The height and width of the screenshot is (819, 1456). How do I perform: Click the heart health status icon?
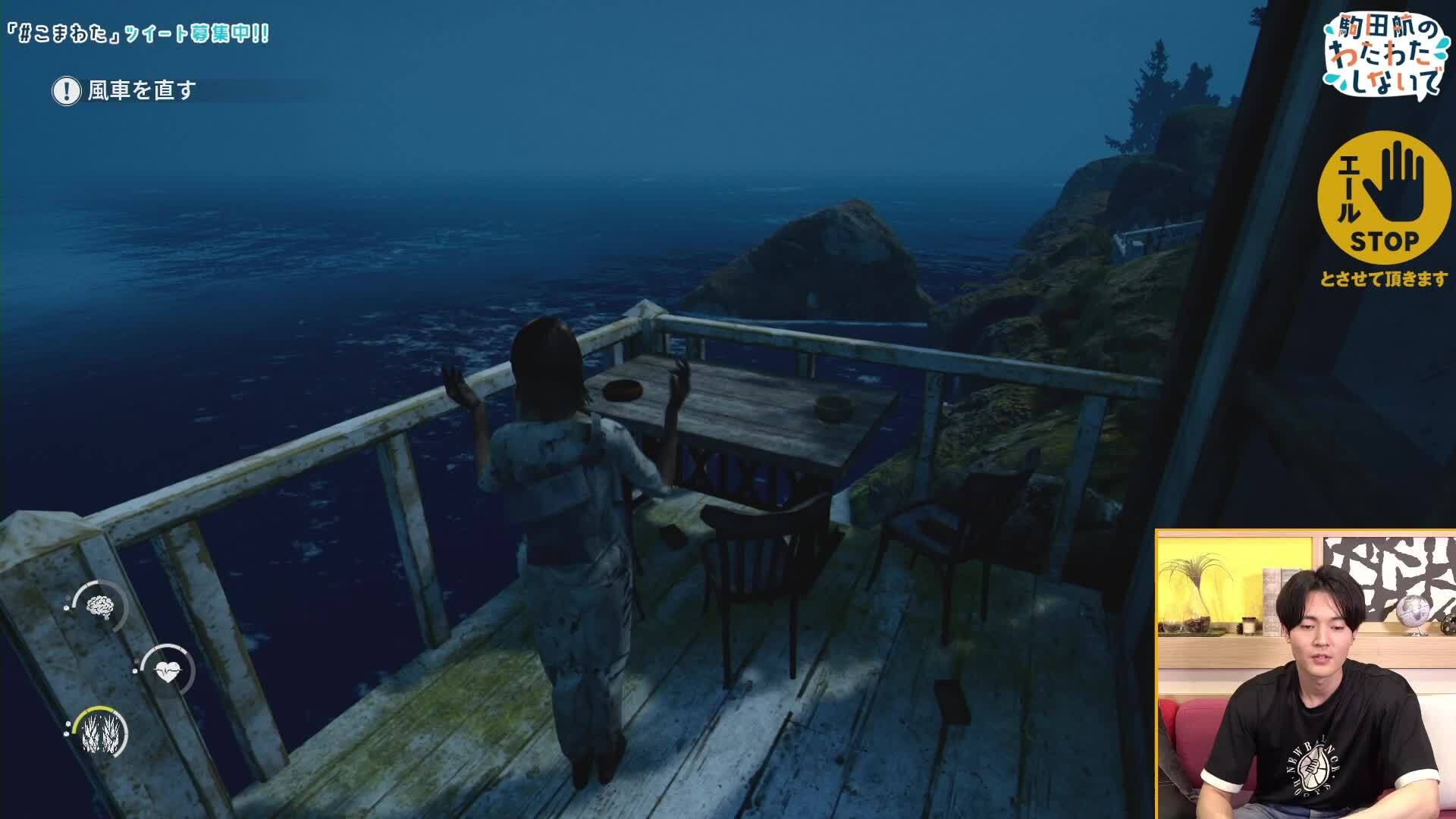pos(167,671)
